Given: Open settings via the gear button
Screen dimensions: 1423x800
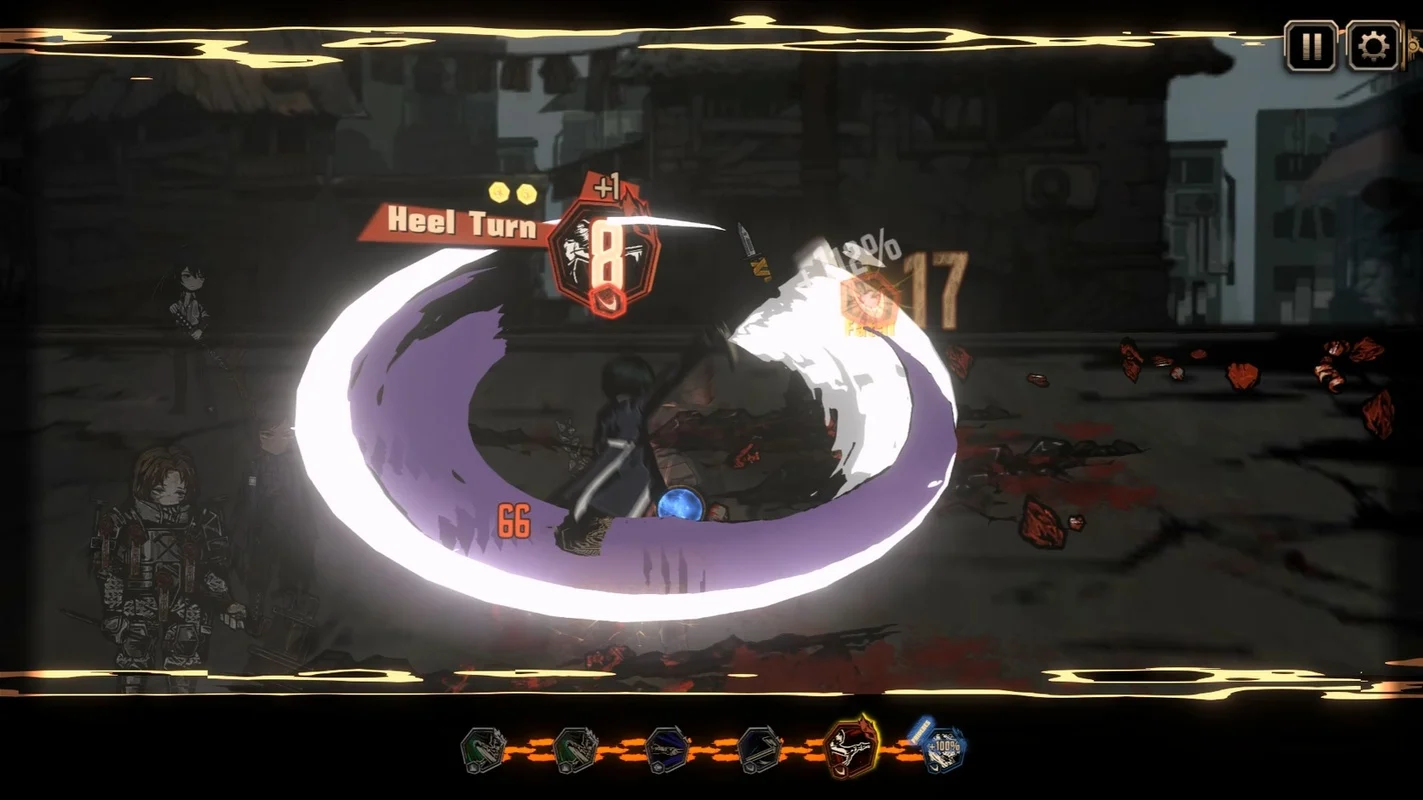Looking at the screenshot, I should point(1373,46).
